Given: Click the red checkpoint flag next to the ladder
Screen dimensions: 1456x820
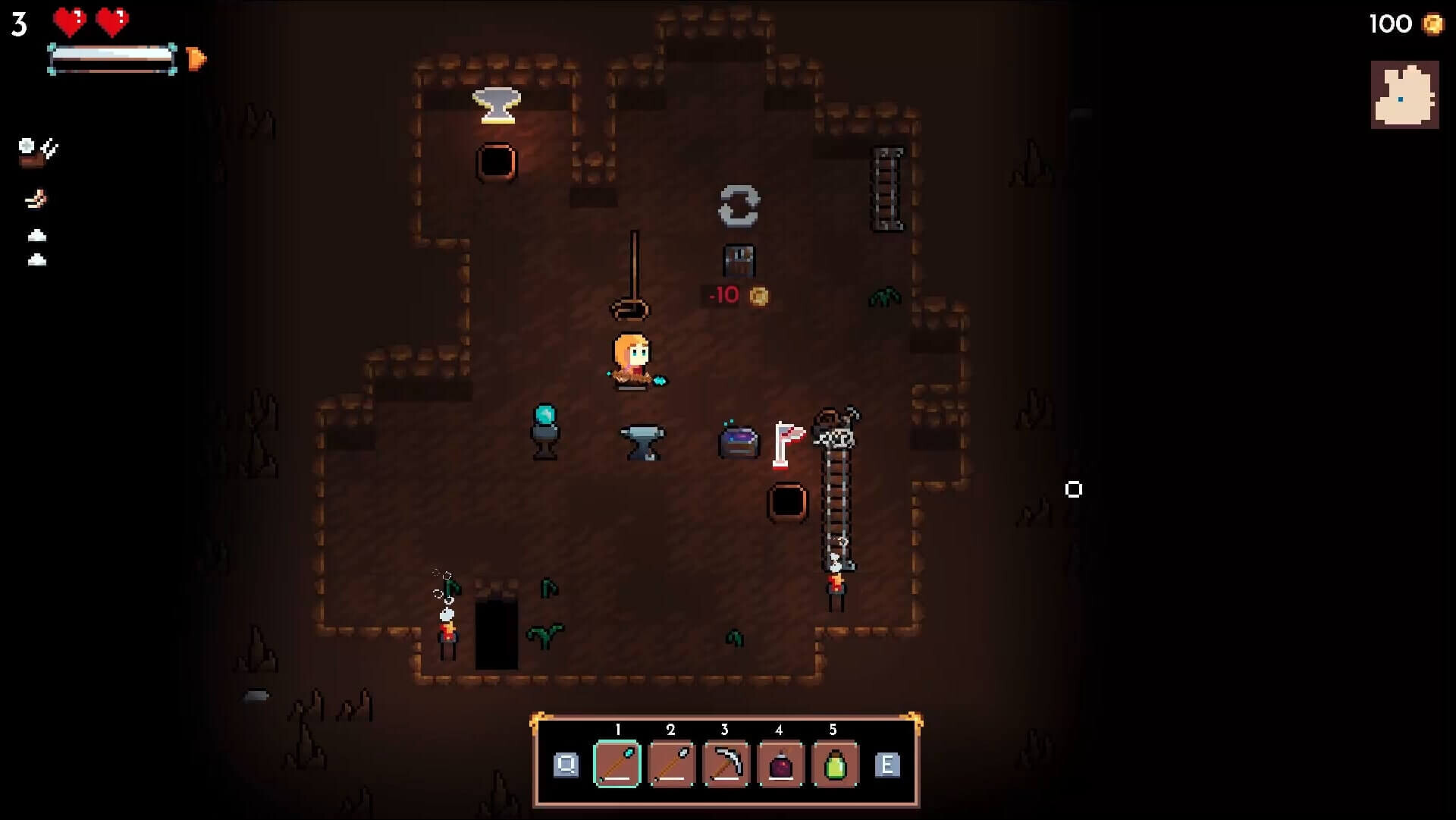Looking at the screenshot, I should 786,440.
